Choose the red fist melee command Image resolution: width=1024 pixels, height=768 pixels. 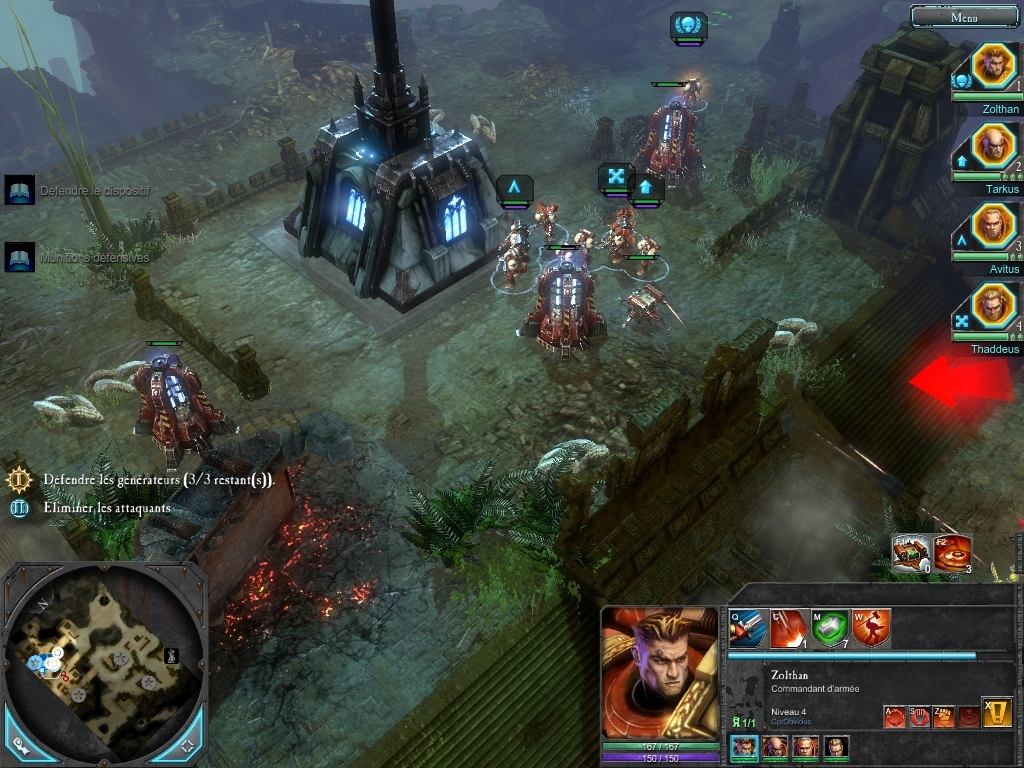tap(943, 716)
